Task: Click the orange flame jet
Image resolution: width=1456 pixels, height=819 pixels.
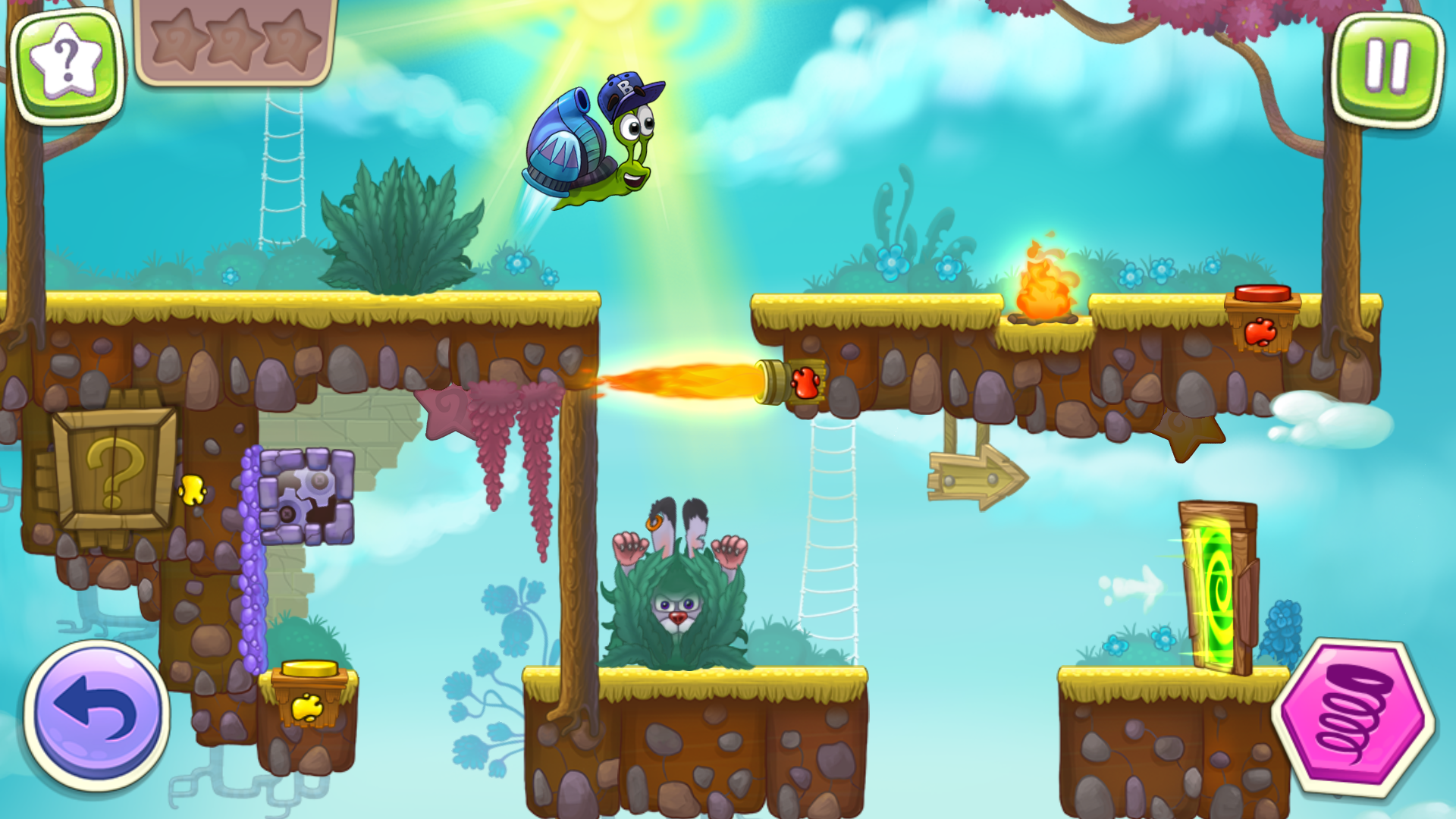Action: point(682,379)
